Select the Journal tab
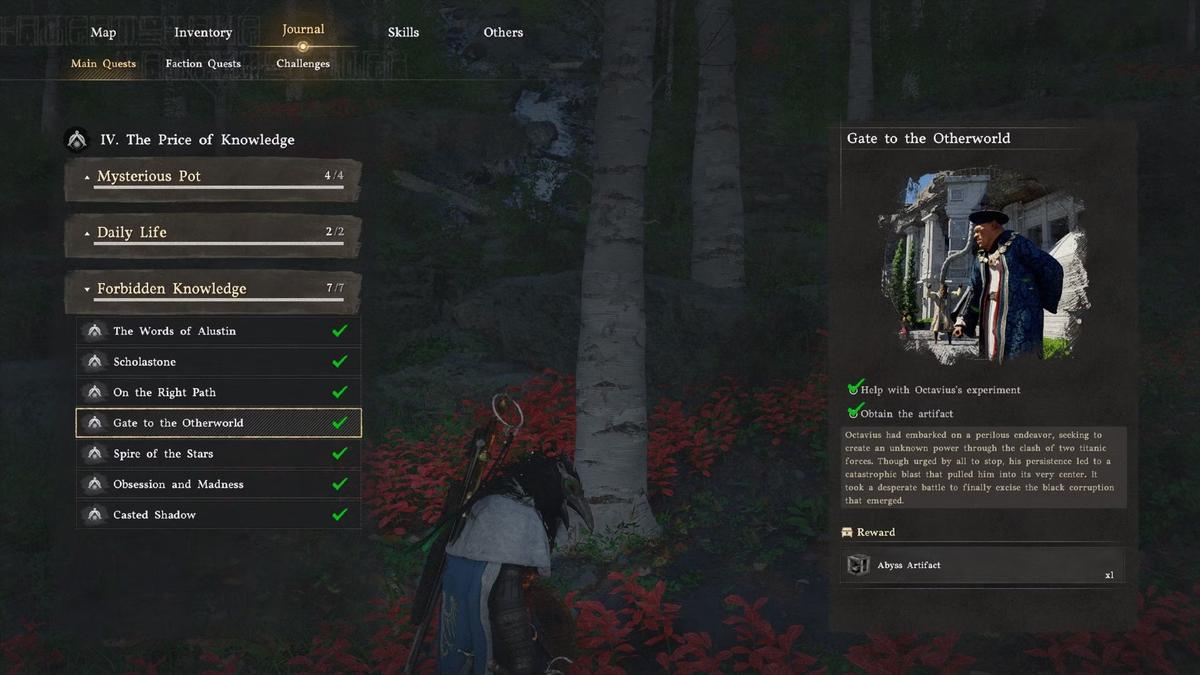 pos(303,30)
